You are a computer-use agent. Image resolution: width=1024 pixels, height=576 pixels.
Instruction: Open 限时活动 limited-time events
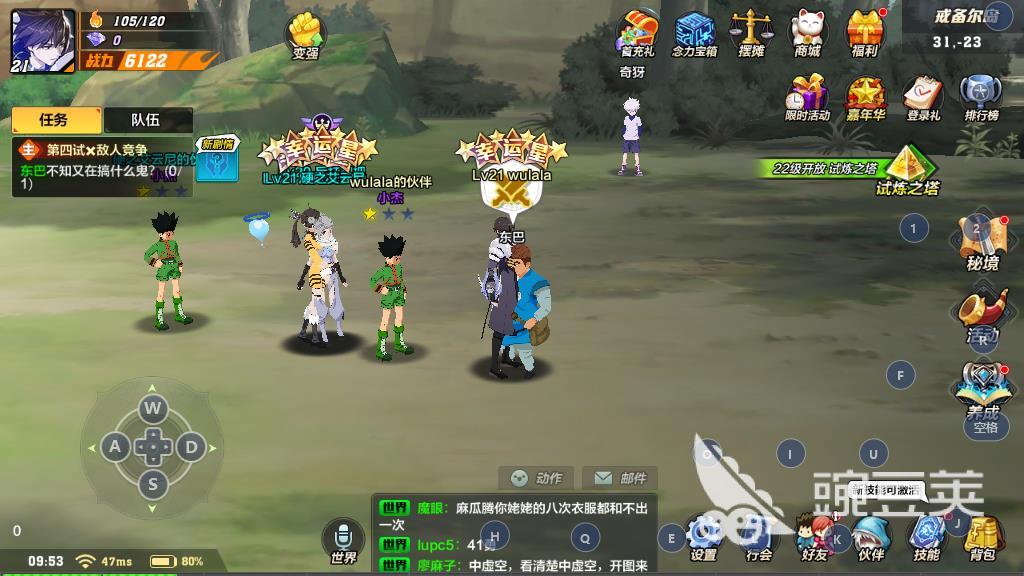click(807, 97)
